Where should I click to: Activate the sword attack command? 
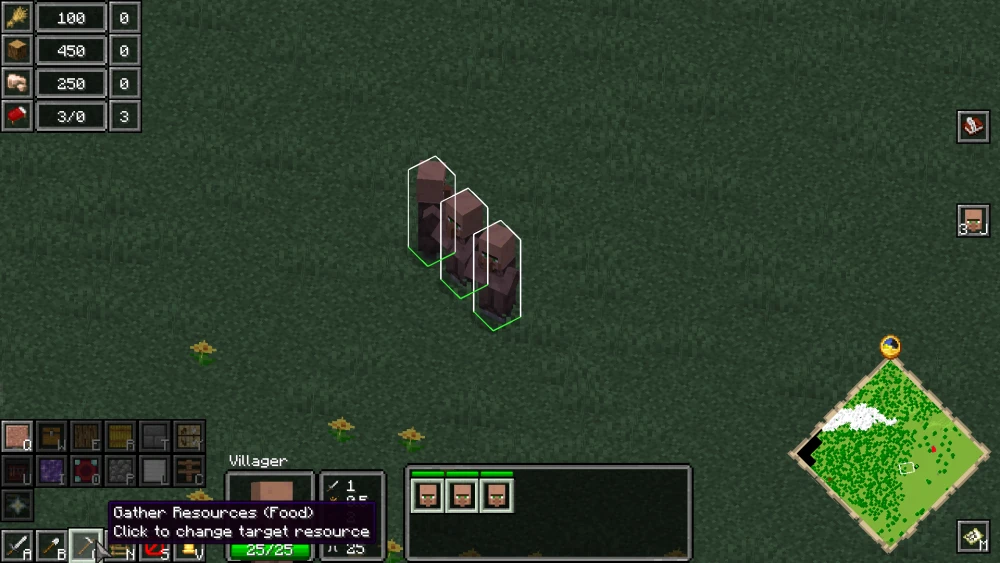click(x=16, y=546)
